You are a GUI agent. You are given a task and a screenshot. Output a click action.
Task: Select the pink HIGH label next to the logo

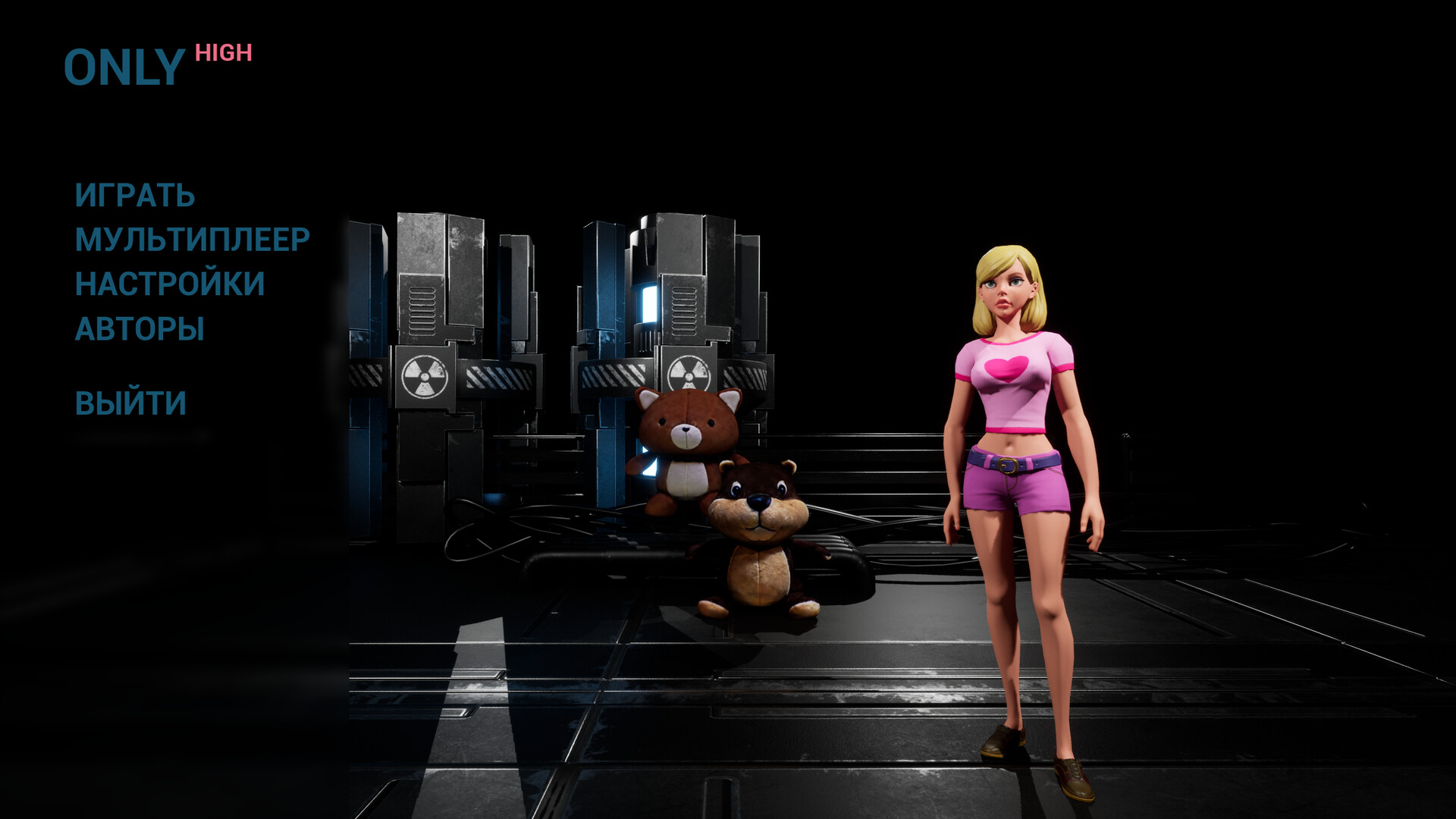coord(222,53)
